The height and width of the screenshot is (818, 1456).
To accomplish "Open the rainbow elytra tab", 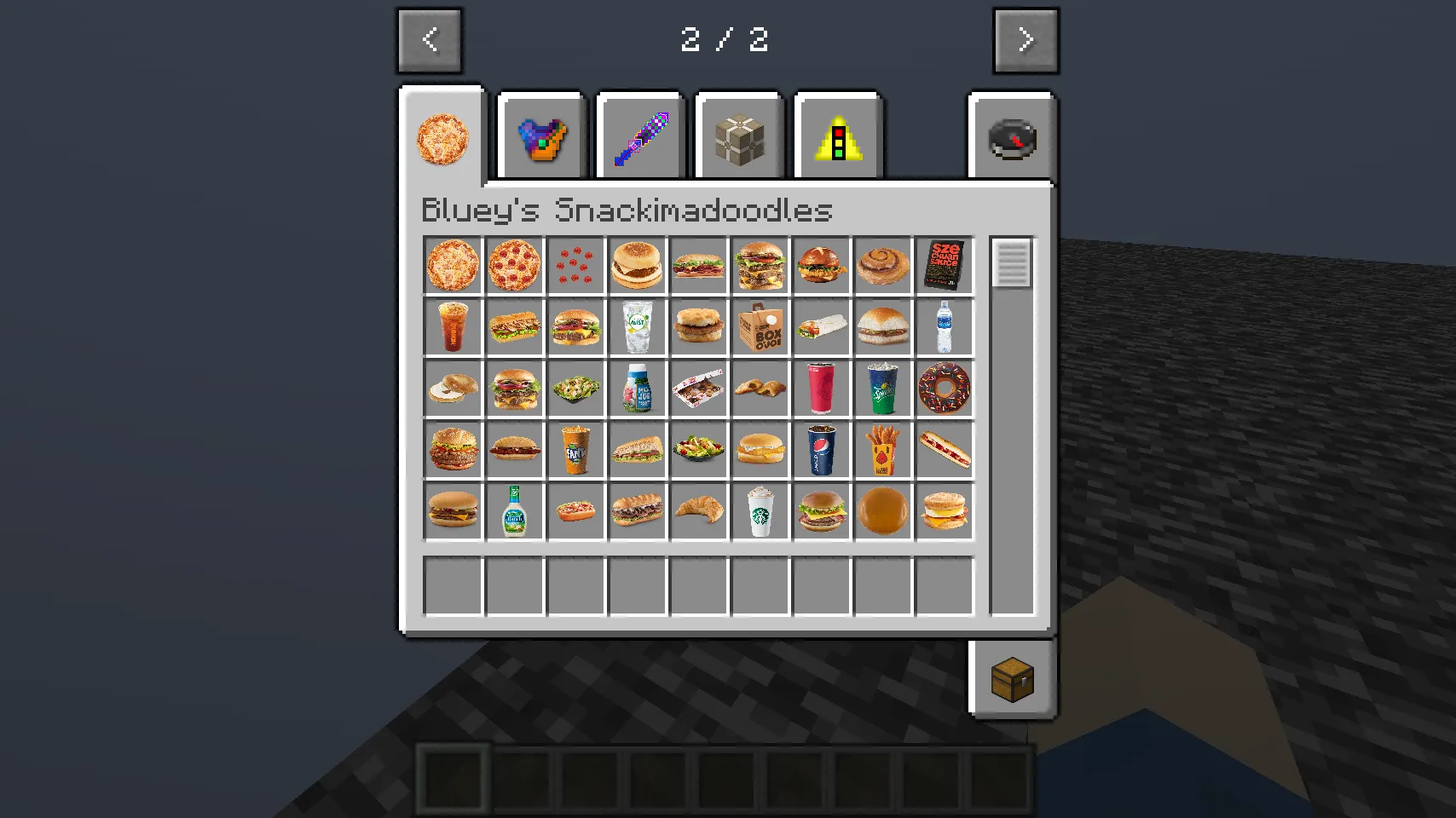I will (x=542, y=136).
